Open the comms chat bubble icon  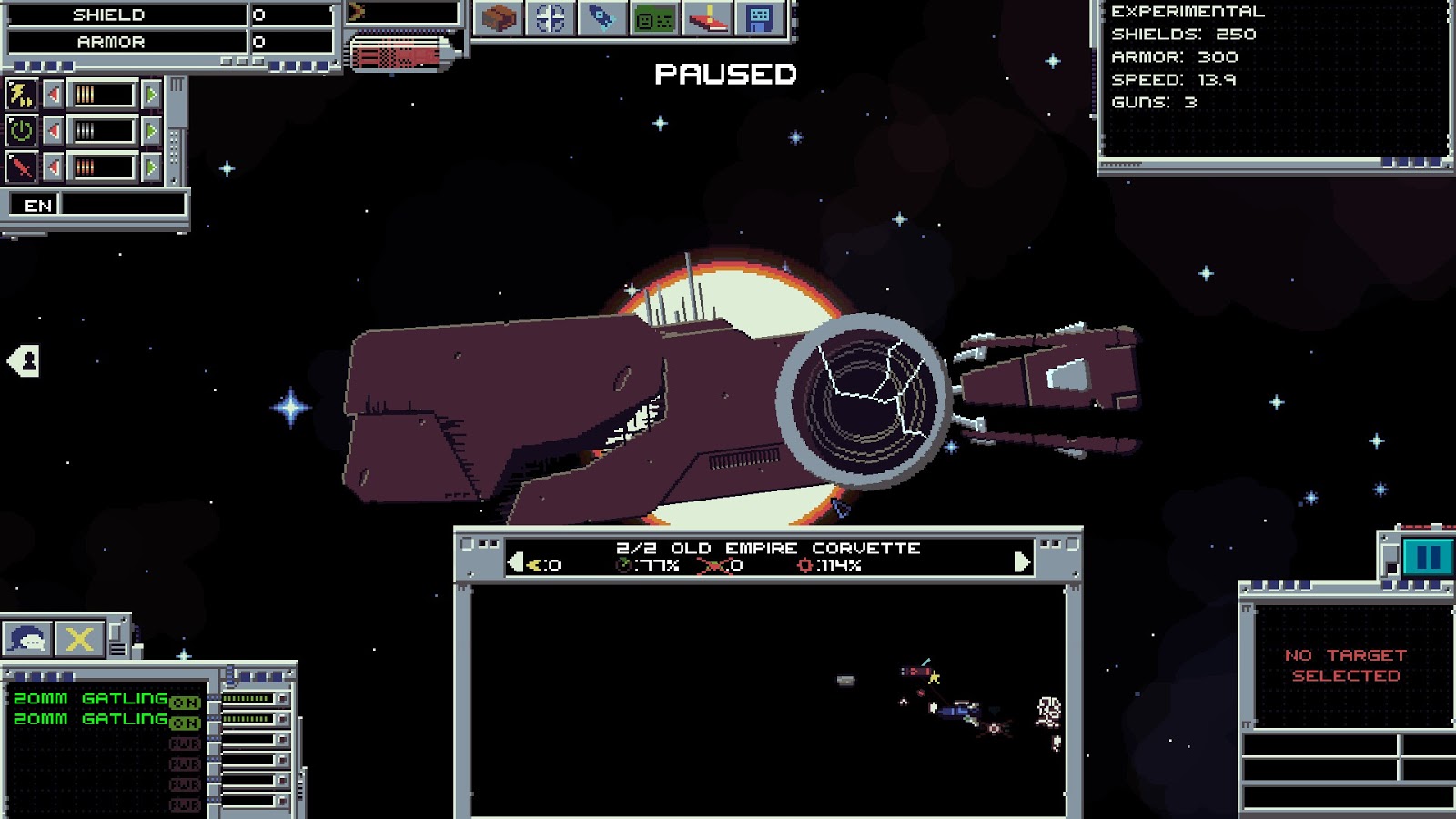point(26,637)
